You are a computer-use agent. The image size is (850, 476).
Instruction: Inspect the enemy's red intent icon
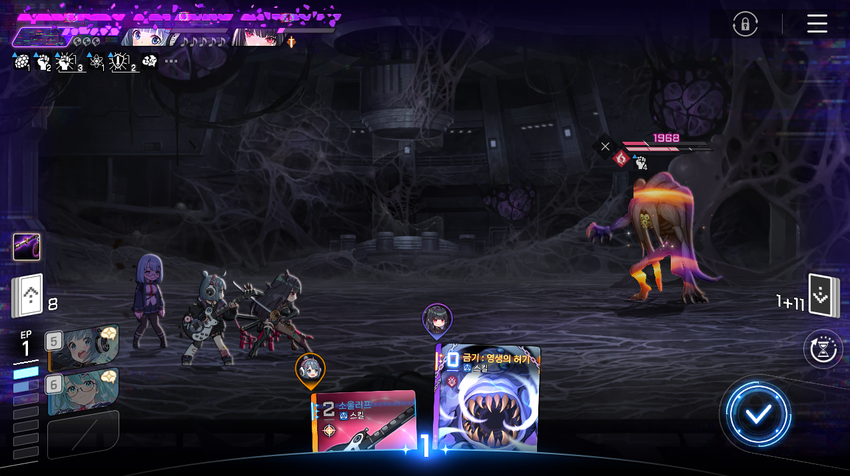(622, 158)
